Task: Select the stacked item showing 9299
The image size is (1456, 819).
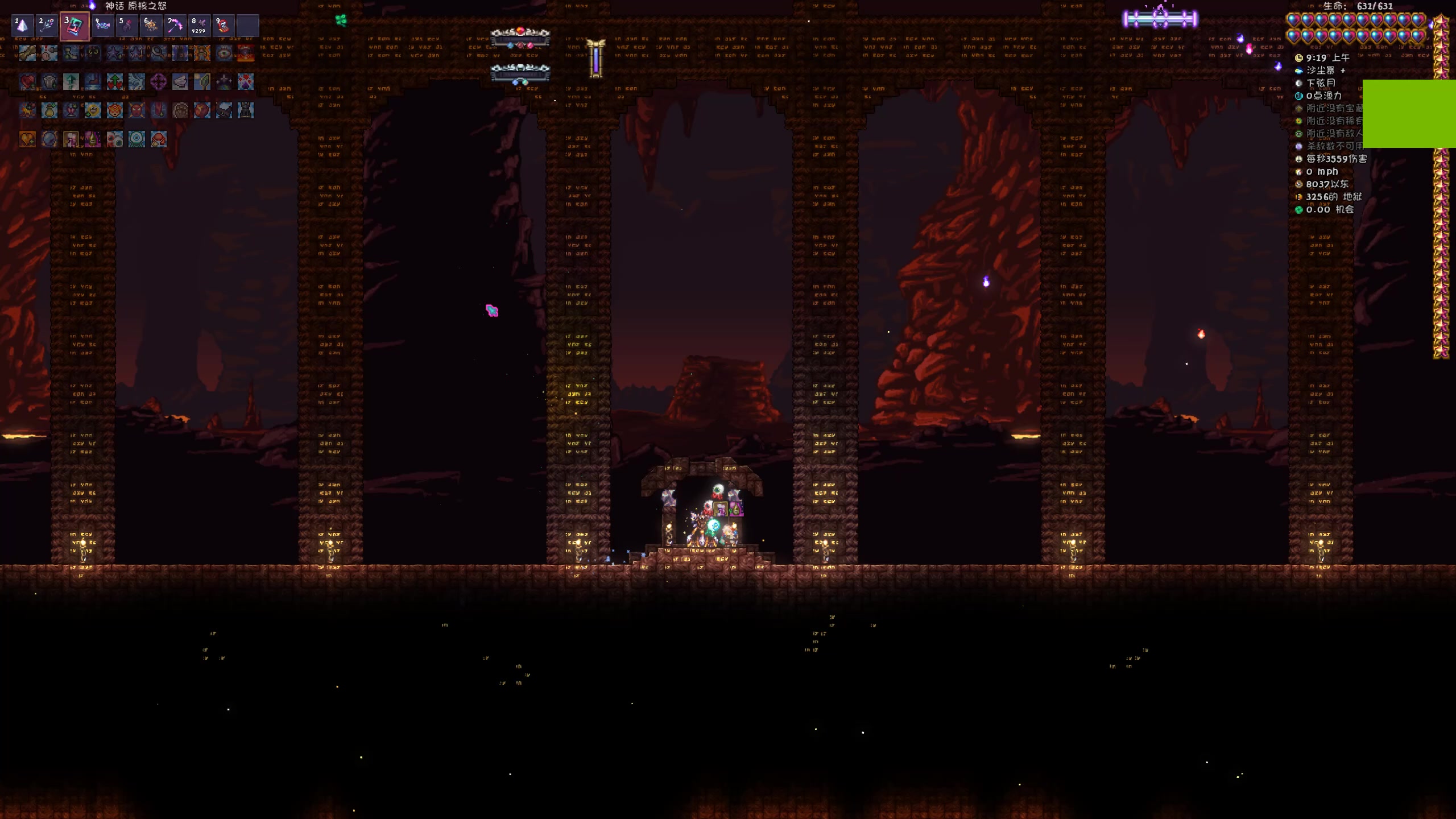Action: (199, 26)
